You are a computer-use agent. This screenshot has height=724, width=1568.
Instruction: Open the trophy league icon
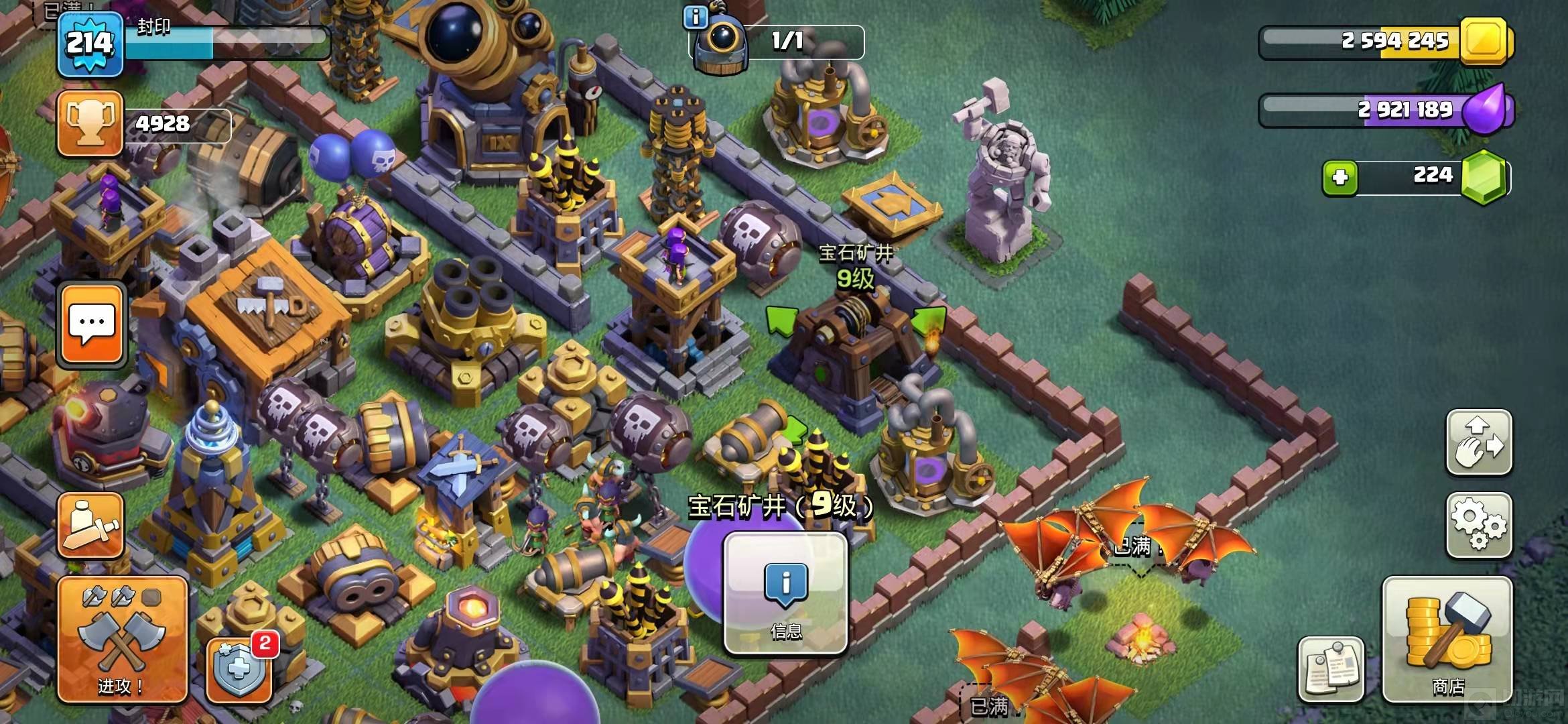(90, 125)
